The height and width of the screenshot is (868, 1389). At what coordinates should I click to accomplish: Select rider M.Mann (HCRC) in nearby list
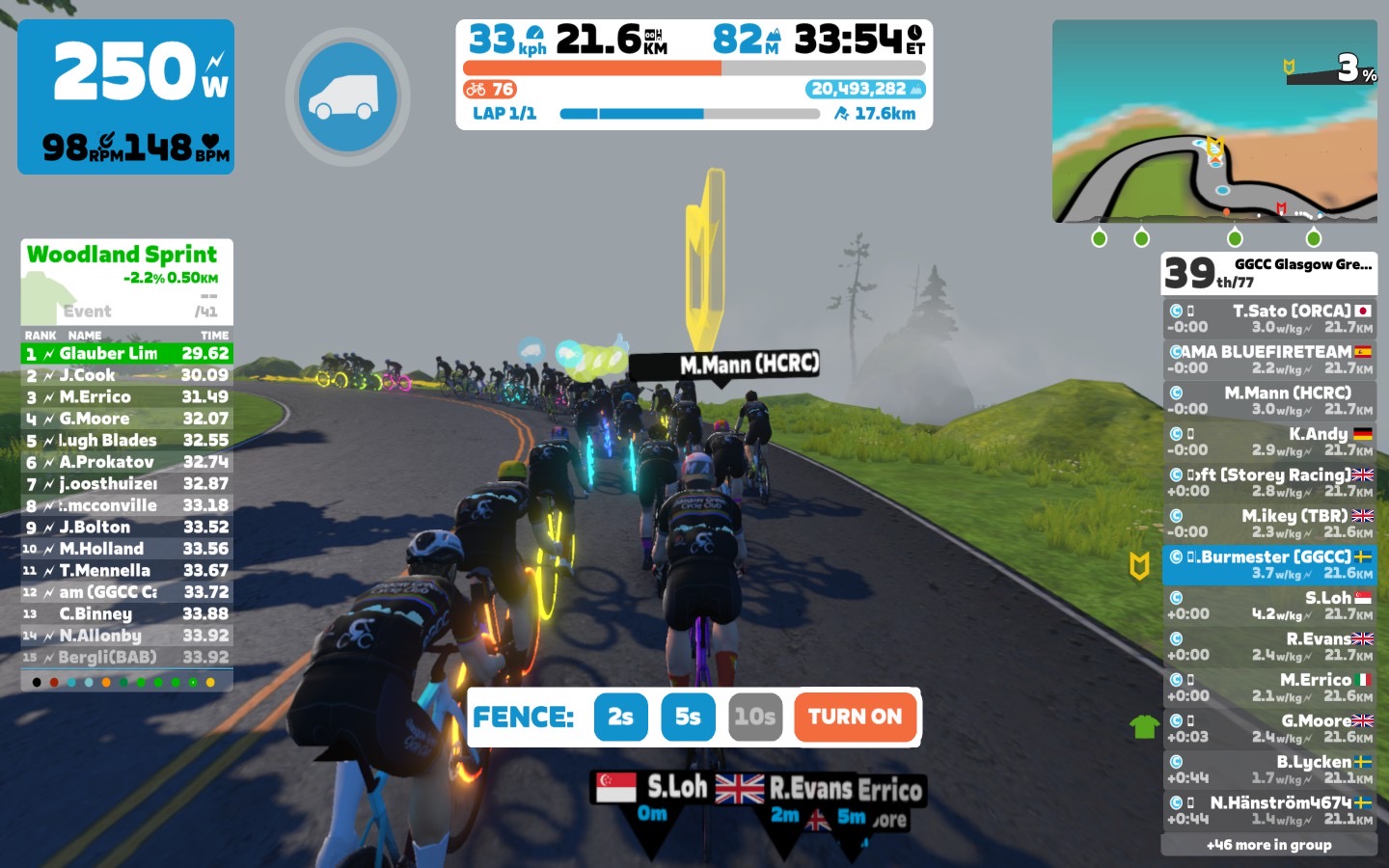click(x=1268, y=400)
